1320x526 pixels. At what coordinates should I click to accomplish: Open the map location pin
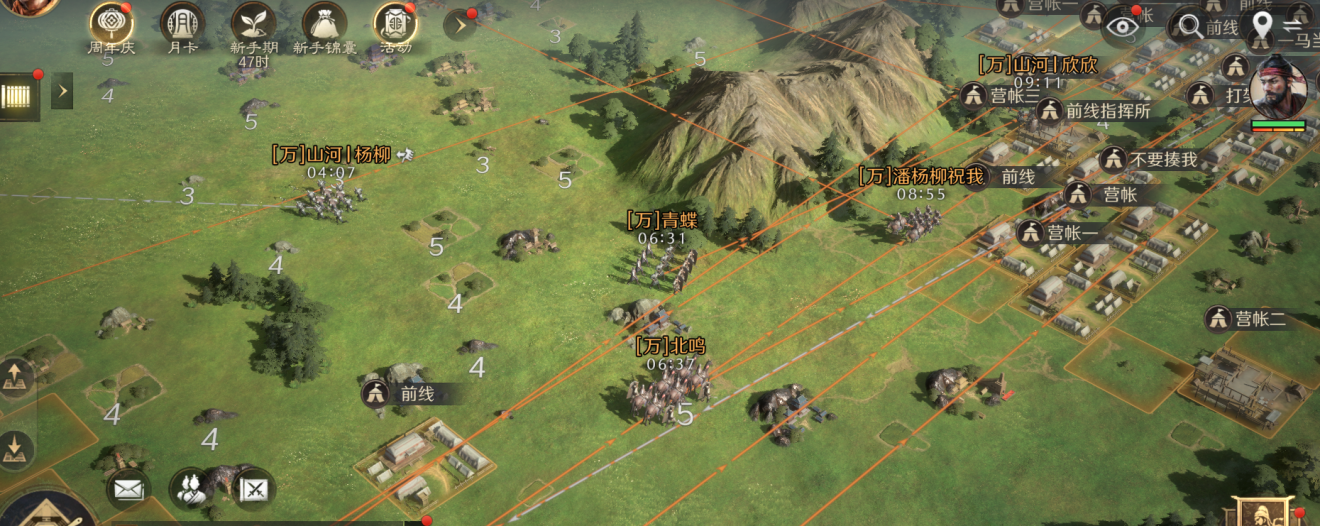tap(1264, 24)
